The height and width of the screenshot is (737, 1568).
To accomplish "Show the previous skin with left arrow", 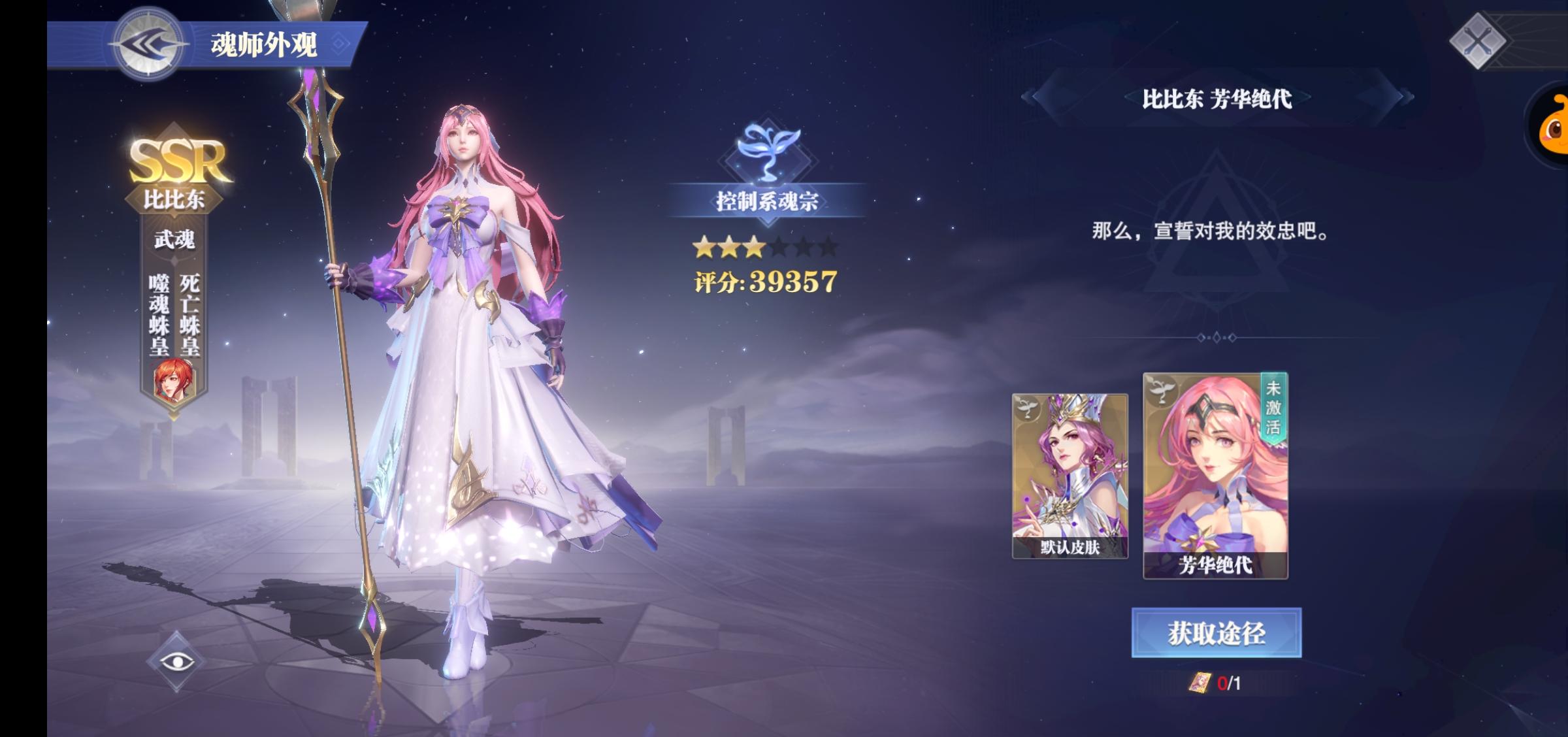I will click(1030, 97).
